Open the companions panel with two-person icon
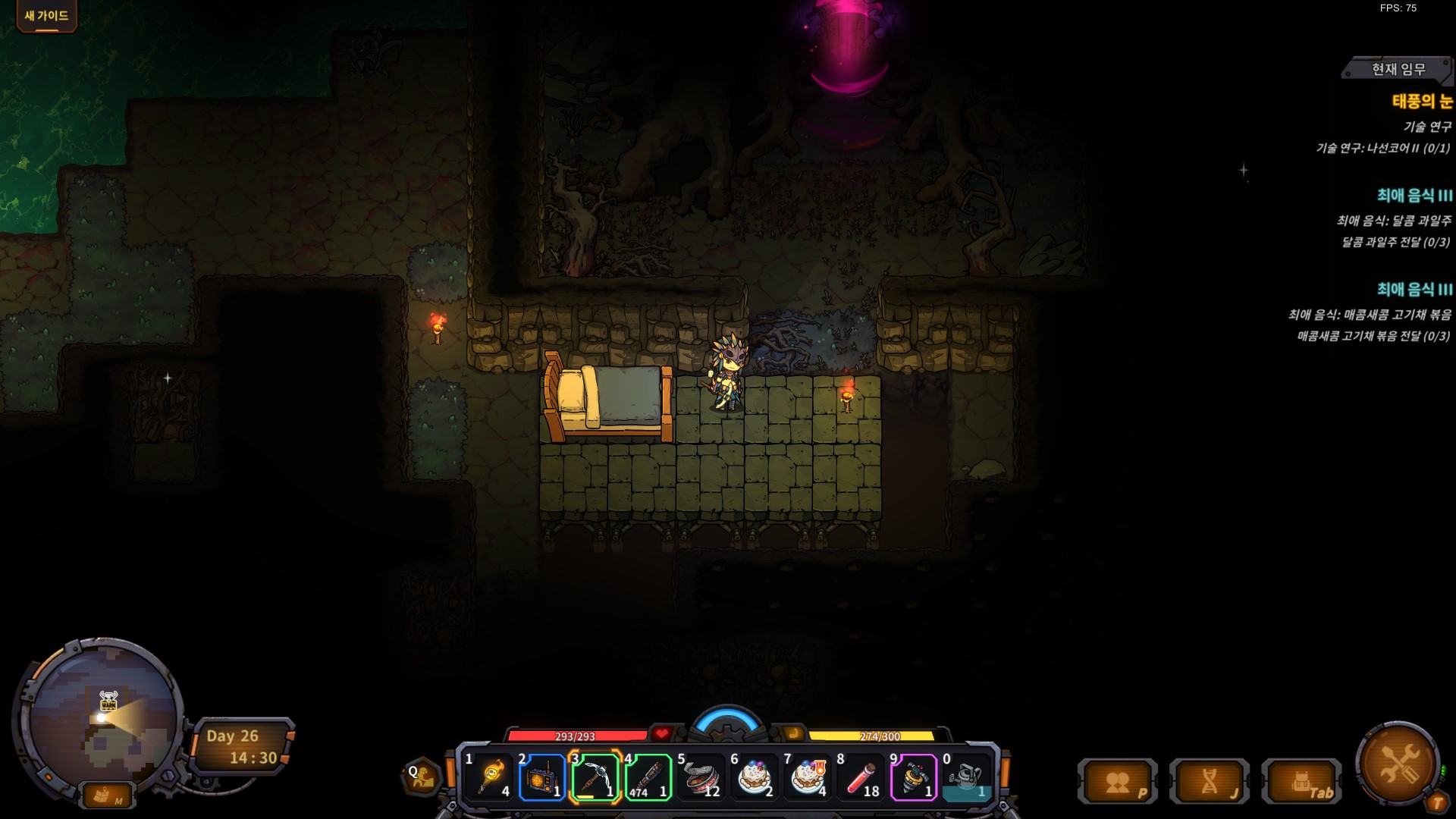Screen dimensions: 1456x819 tap(1118, 783)
